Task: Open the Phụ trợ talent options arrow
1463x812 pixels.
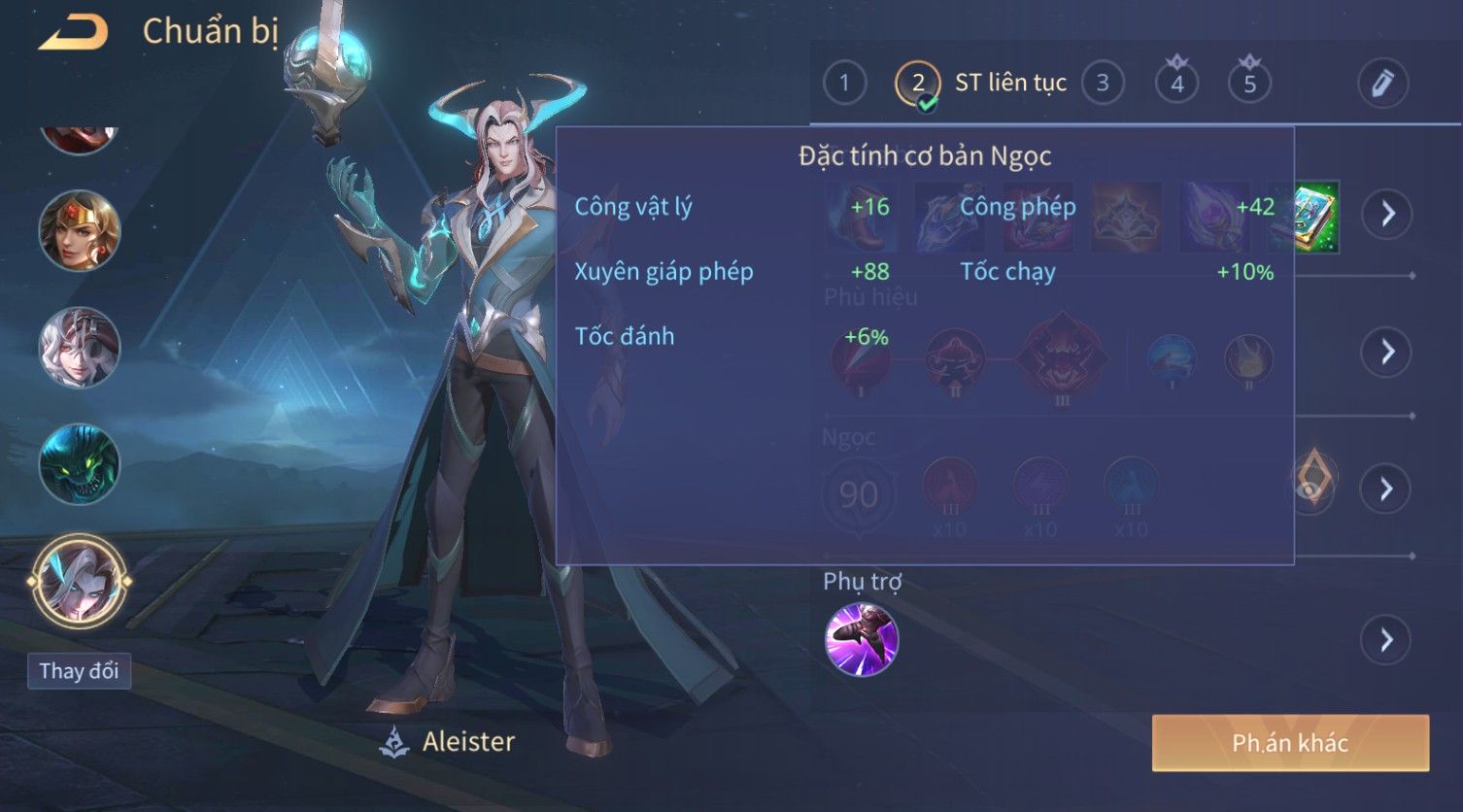Action: tap(1385, 640)
